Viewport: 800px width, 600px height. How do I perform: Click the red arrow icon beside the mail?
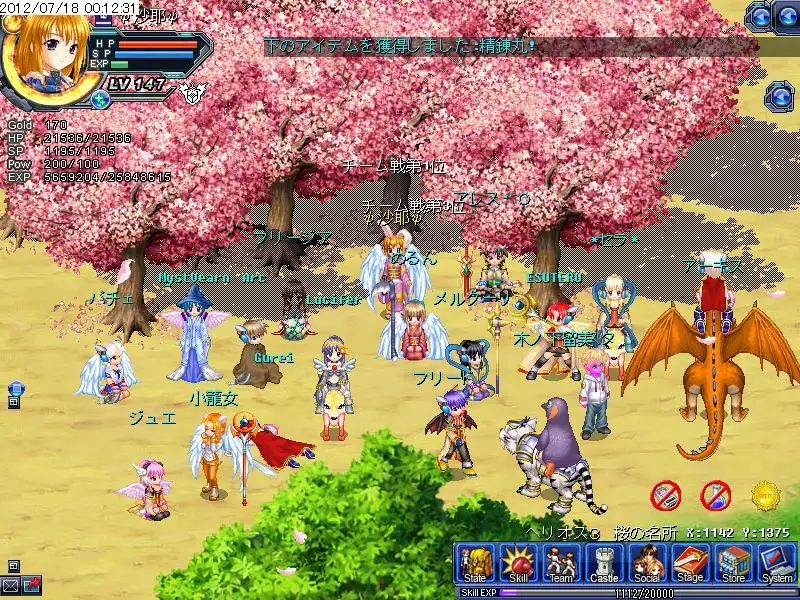[x=32, y=584]
